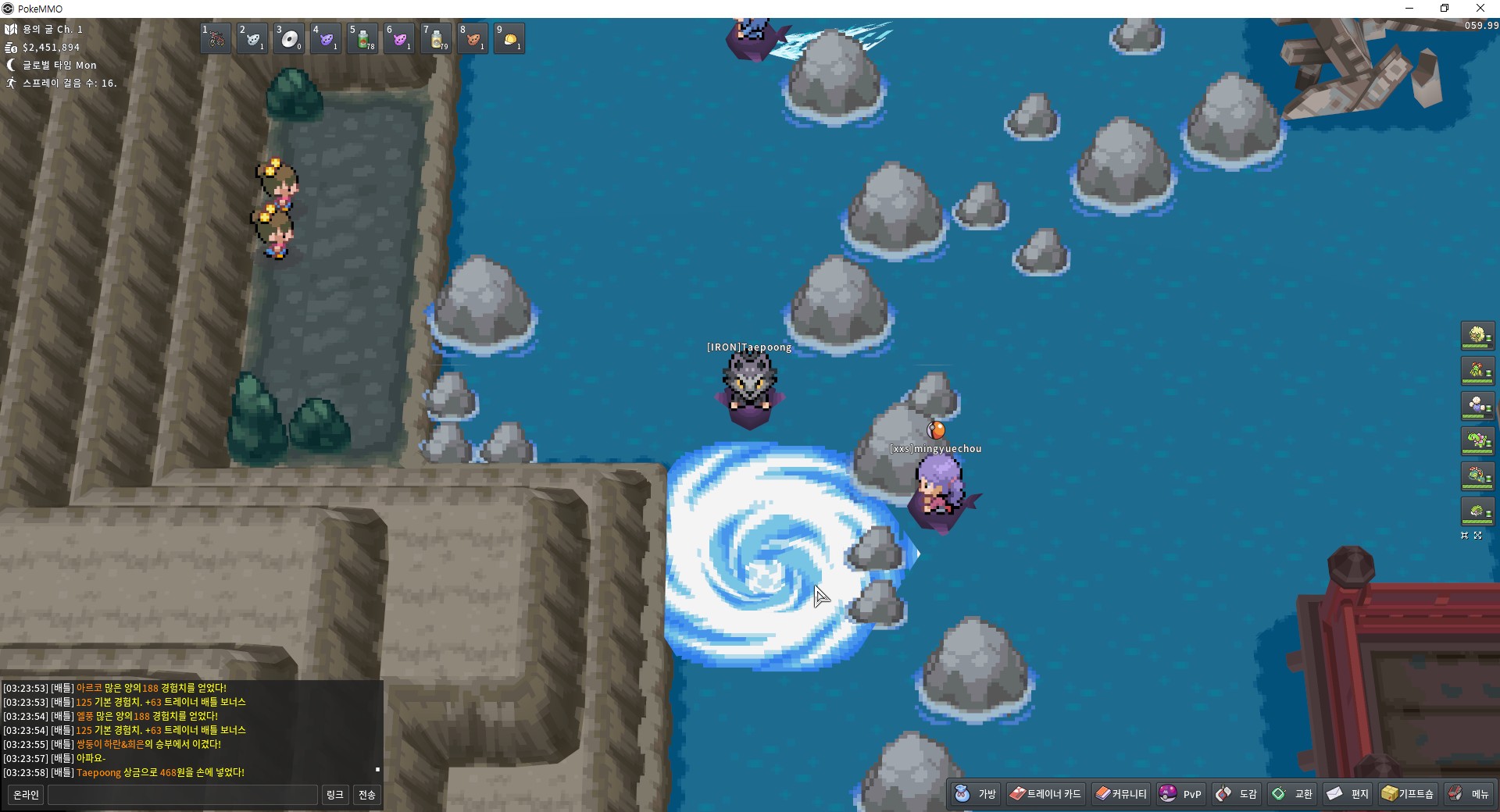Select the first party Pokémon with yellow fluff
This screenshot has width=1500, height=812.
(1477, 336)
